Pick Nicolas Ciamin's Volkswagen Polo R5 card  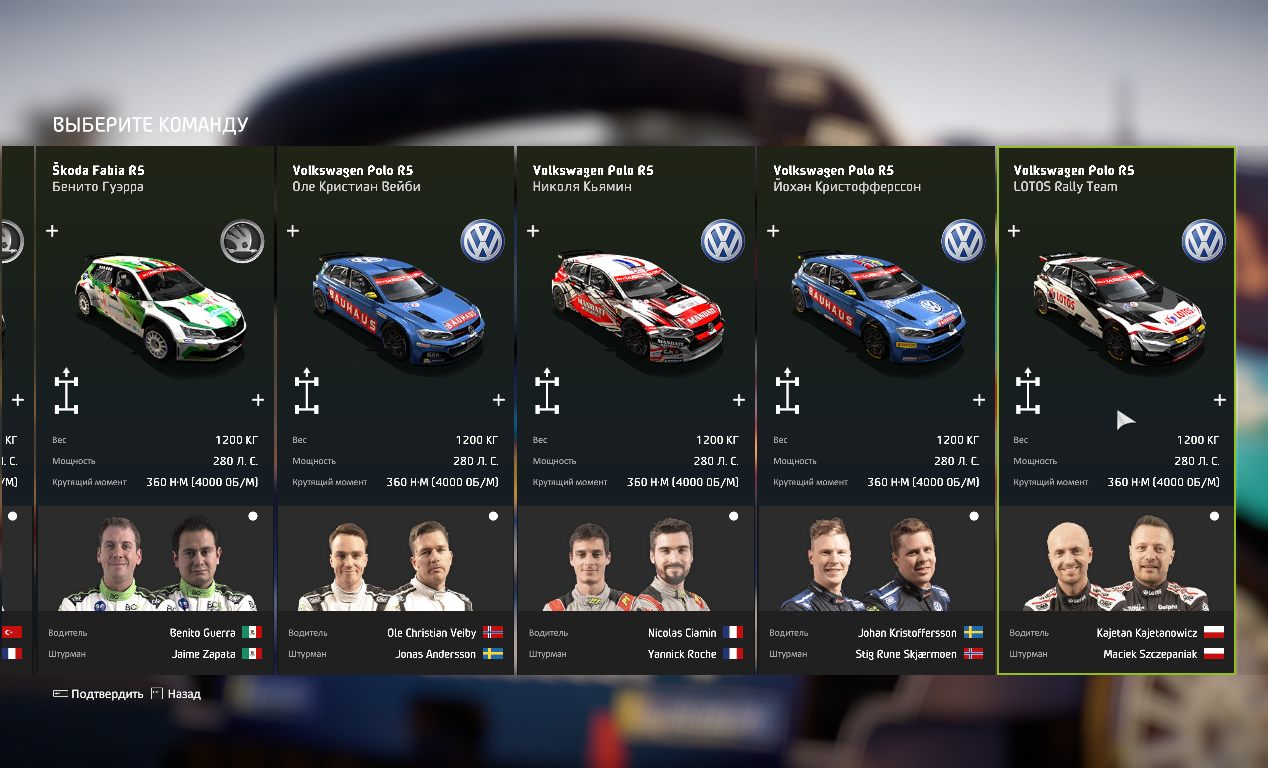point(635,300)
